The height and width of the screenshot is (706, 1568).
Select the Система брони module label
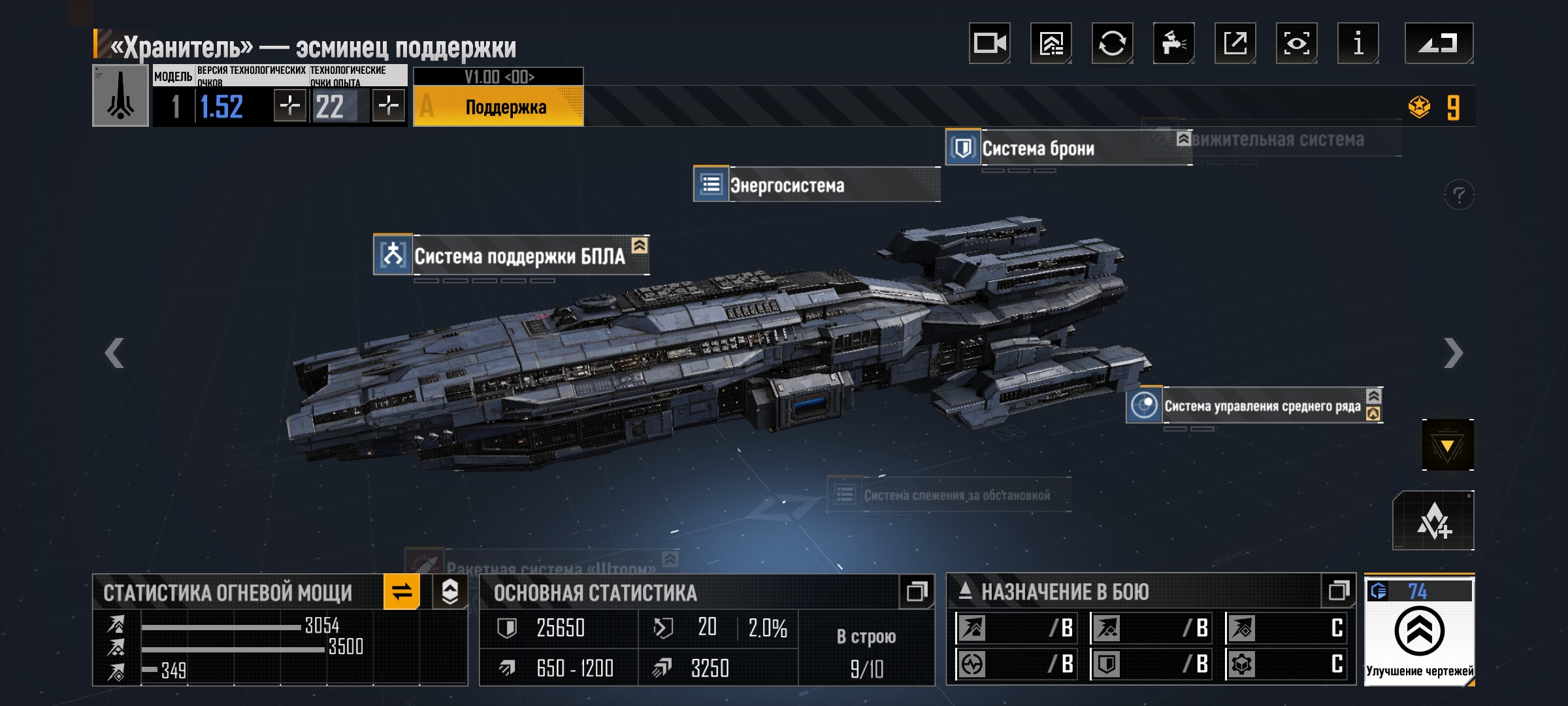1037,148
